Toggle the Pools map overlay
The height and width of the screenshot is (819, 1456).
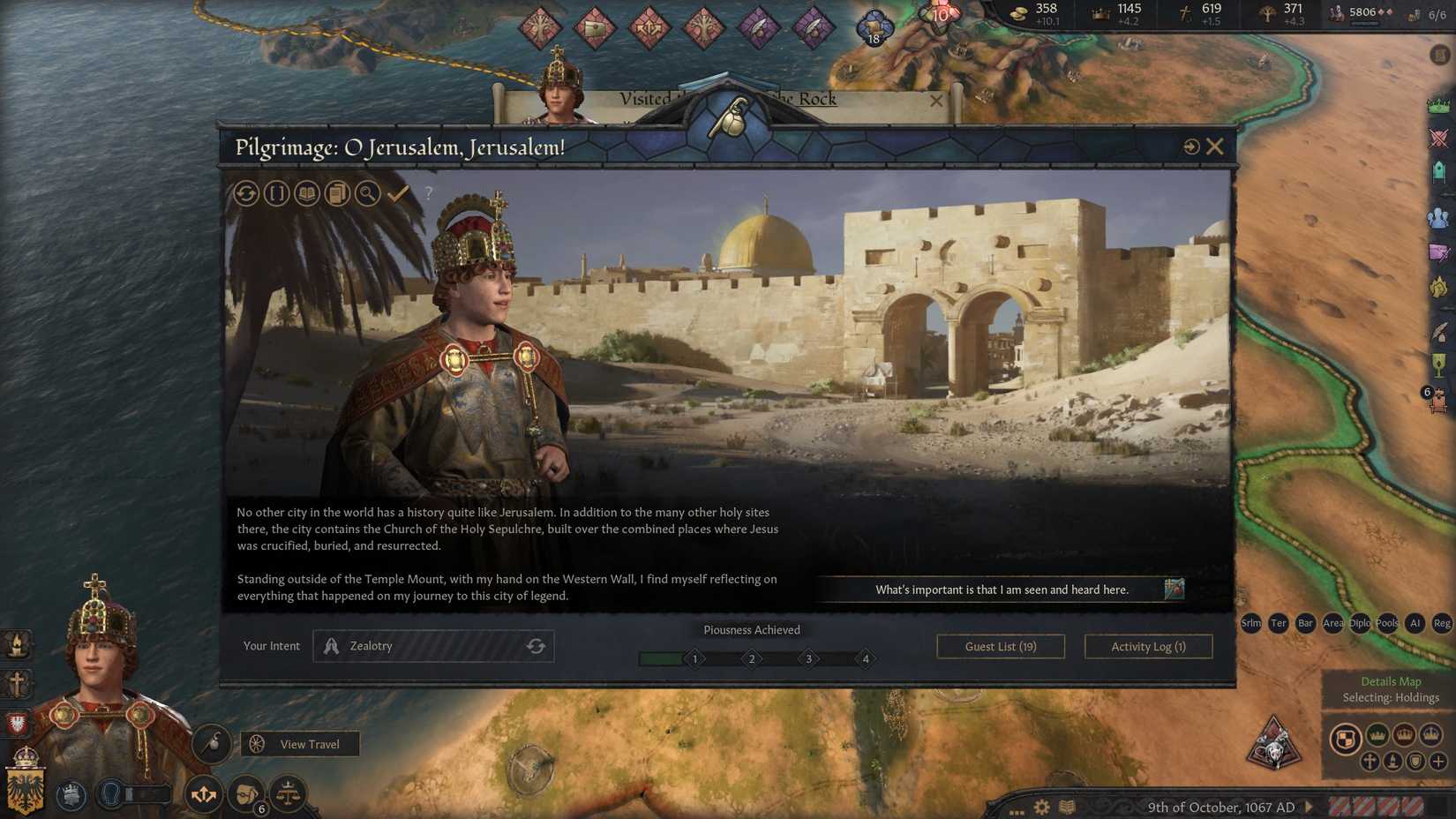(x=1387, y=623)
